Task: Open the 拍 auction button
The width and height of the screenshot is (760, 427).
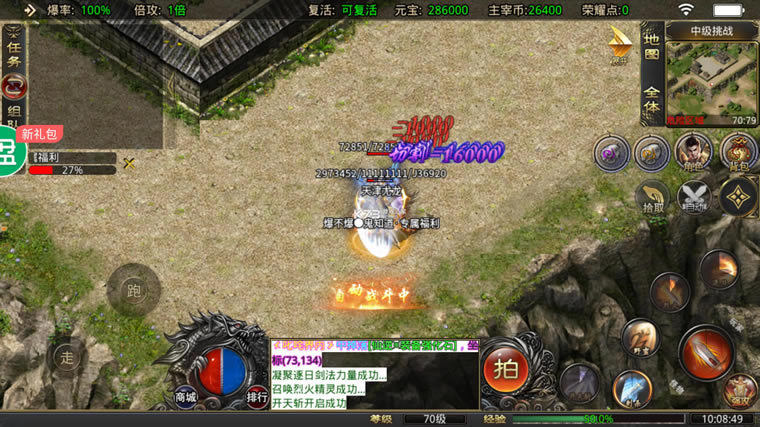Action: [506, 367]
